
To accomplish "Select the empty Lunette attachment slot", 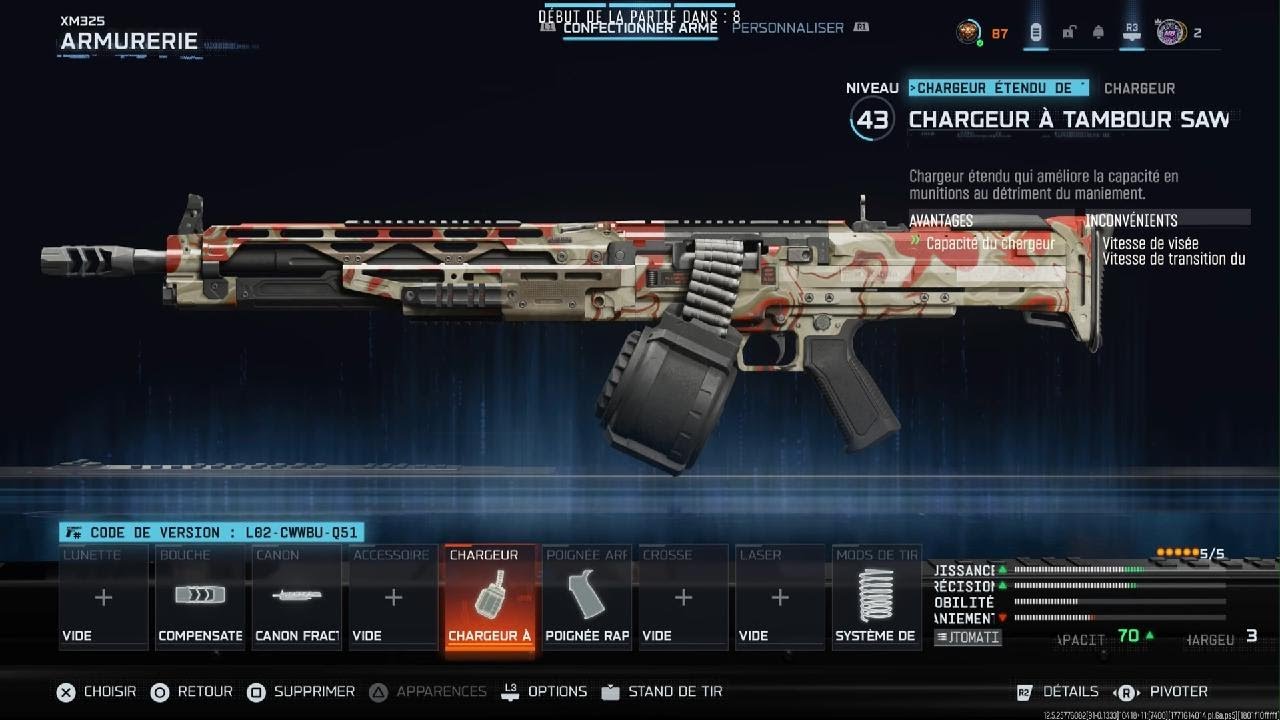I will (x=103, y=598).
